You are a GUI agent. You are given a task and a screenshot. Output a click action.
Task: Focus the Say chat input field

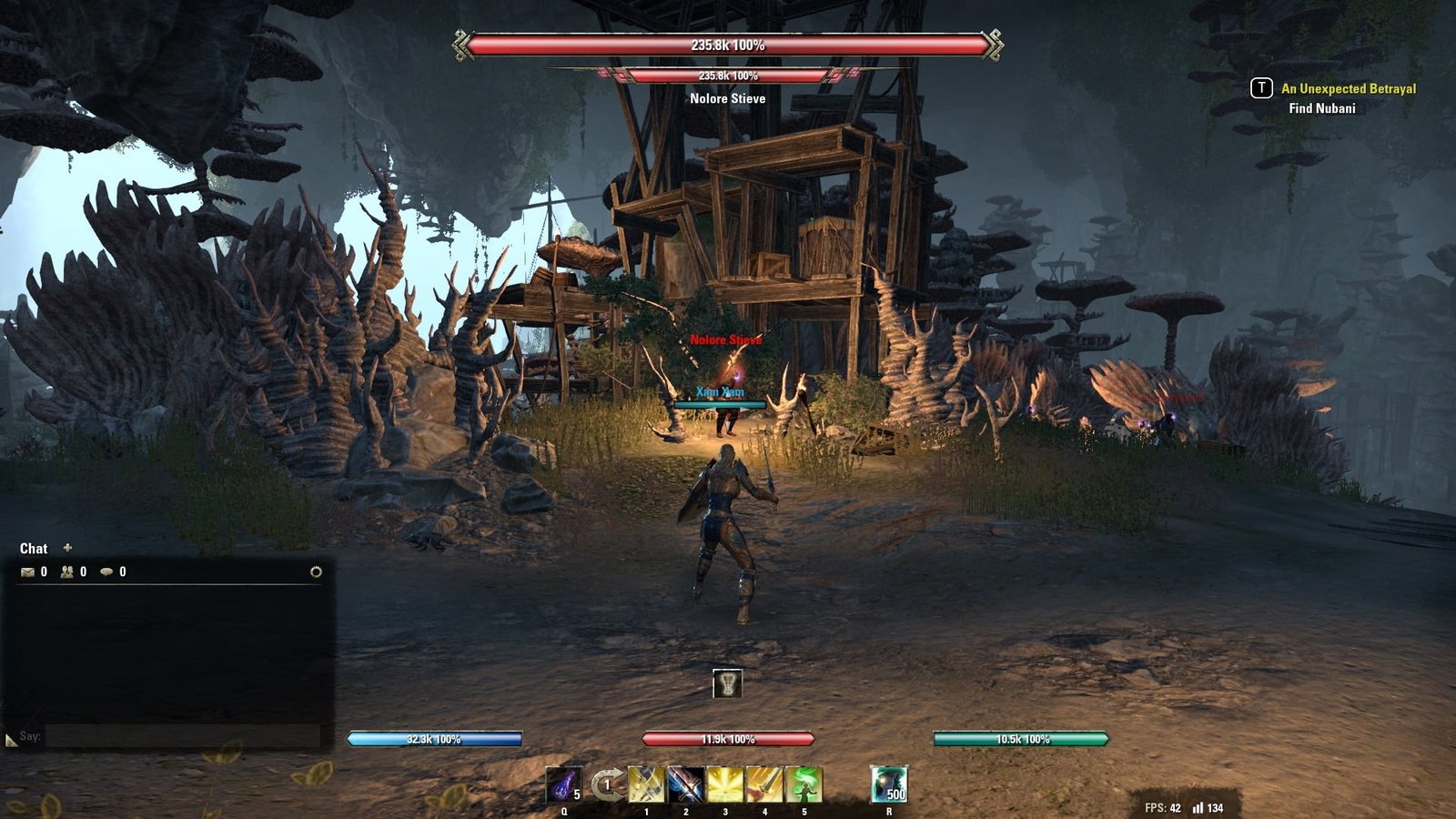click(x=182, y=736)
